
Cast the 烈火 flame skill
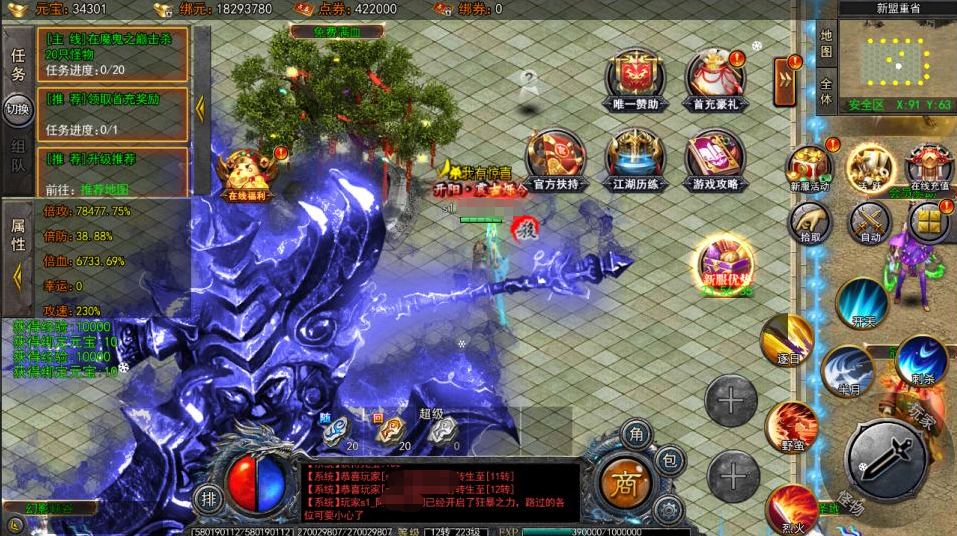click(x=792, y=508)
